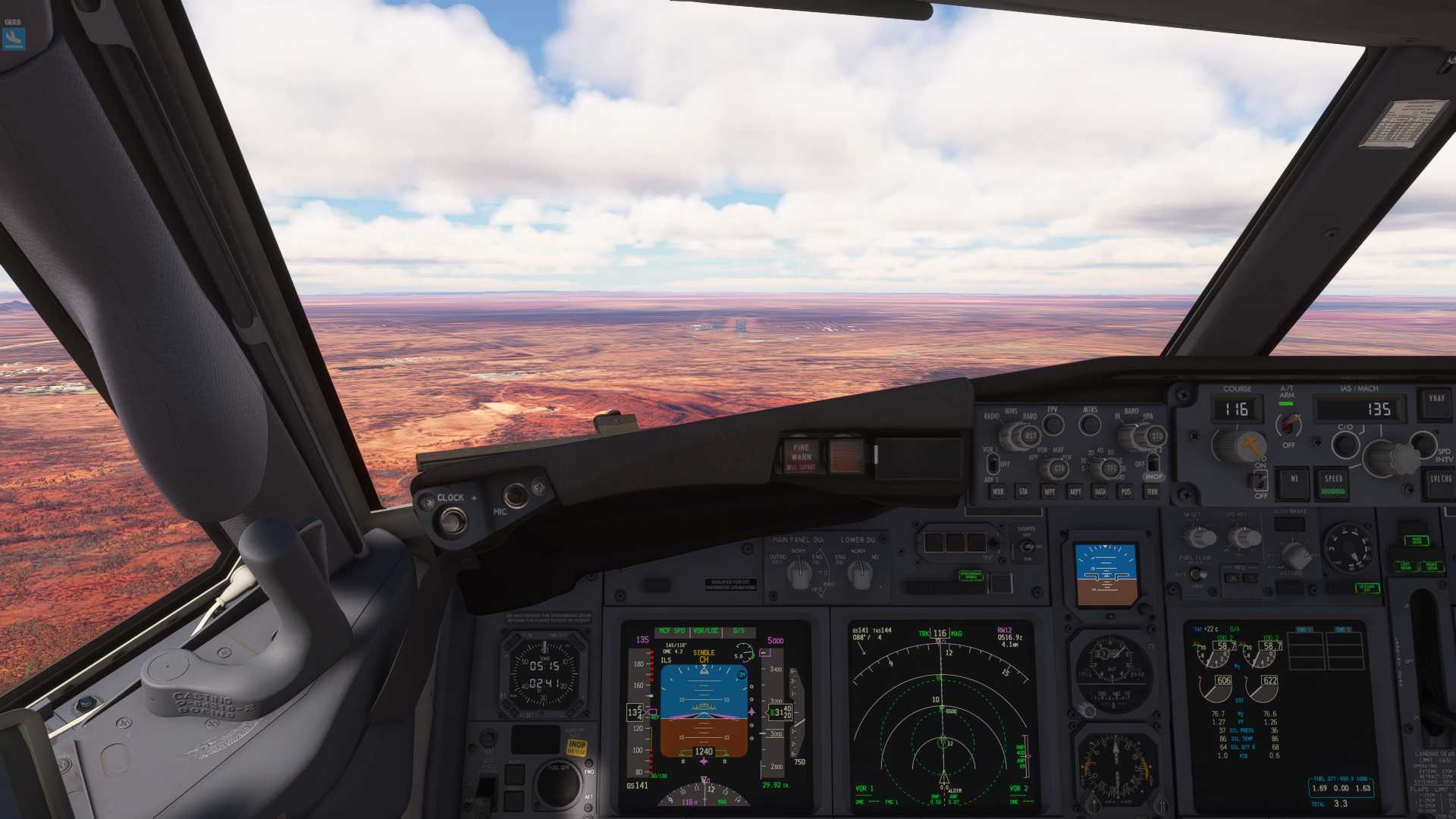Engage the LVL CHG mode button
This screenshot has height=819, width=1456.
tap(1440, 481)
